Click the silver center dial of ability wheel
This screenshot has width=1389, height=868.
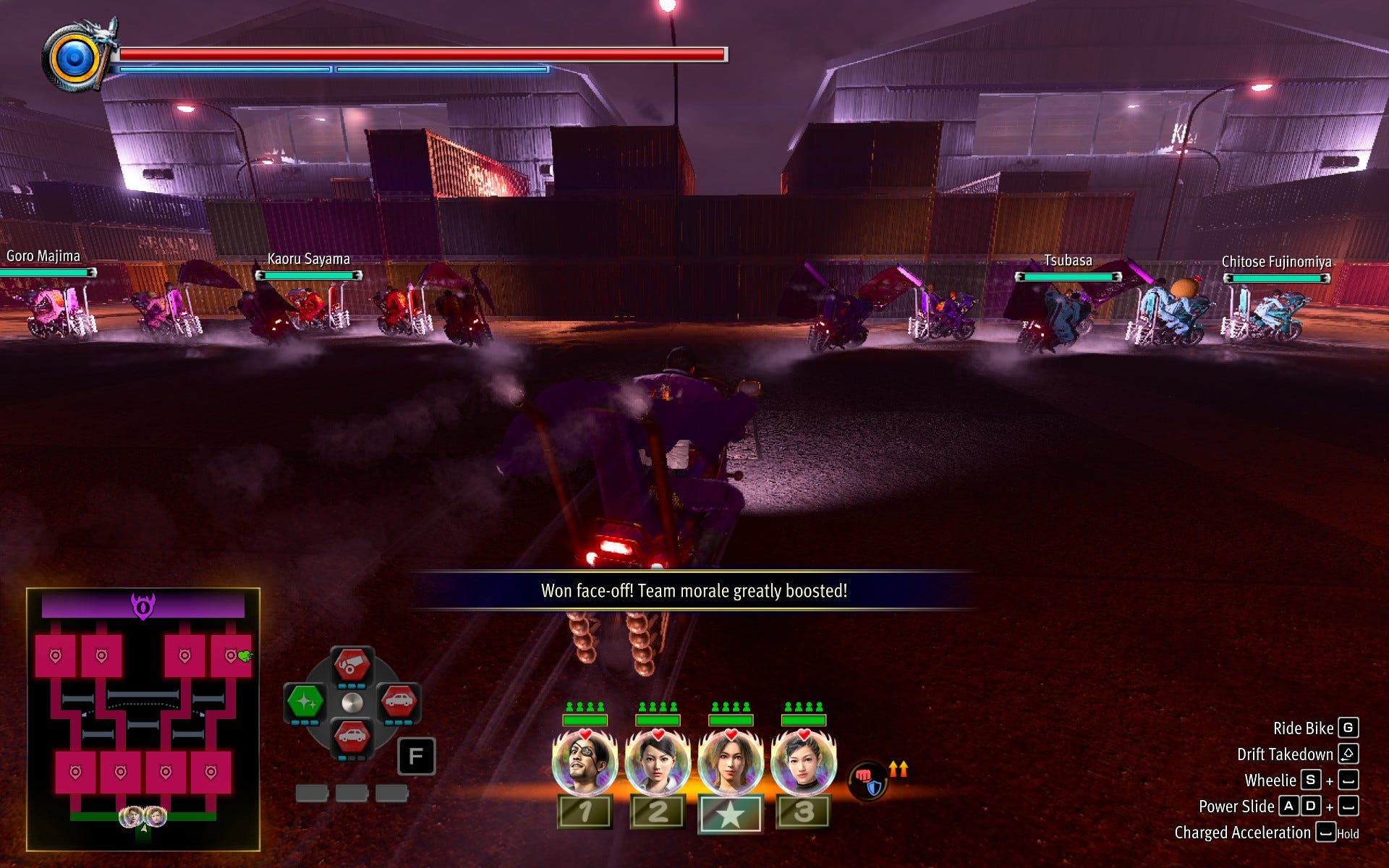(352, 702)
